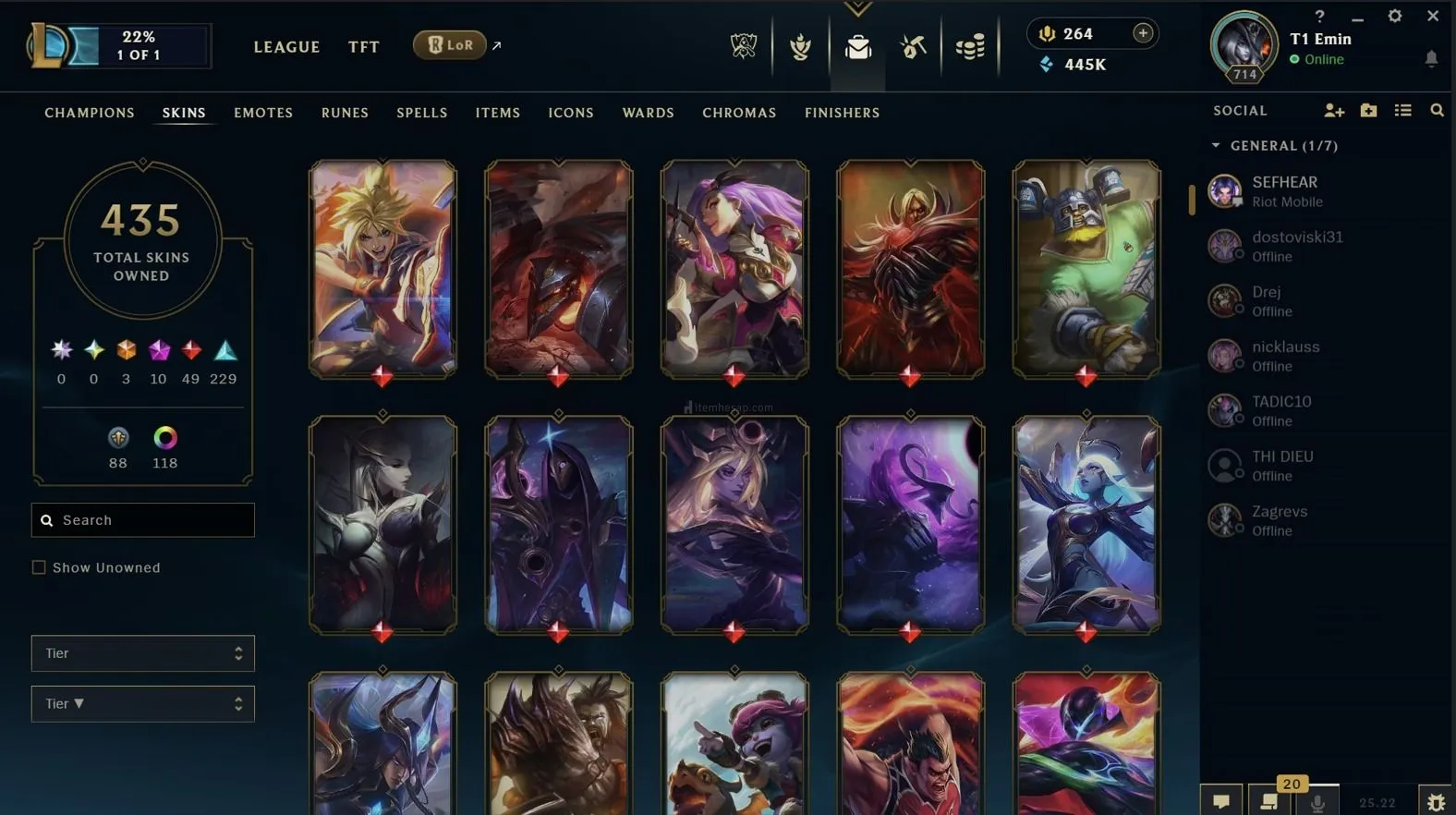The image size is (1456, 815).
Task: Select the green armored Viking skin card
Action: 1086,268
